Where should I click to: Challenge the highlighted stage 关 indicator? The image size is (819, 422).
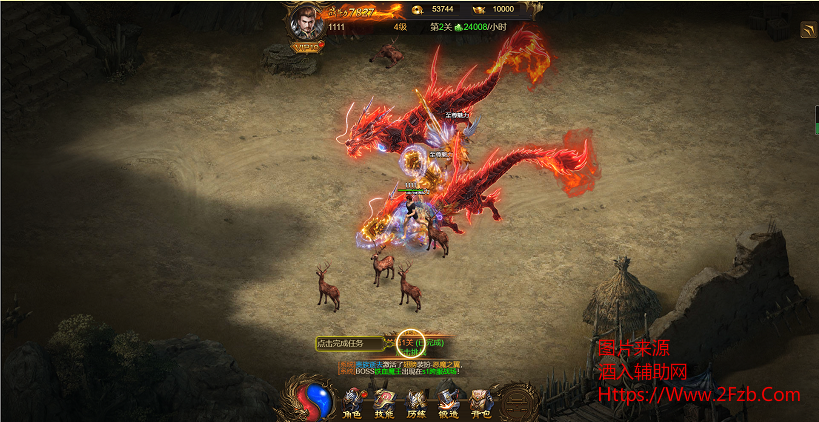tap(412, 344)
